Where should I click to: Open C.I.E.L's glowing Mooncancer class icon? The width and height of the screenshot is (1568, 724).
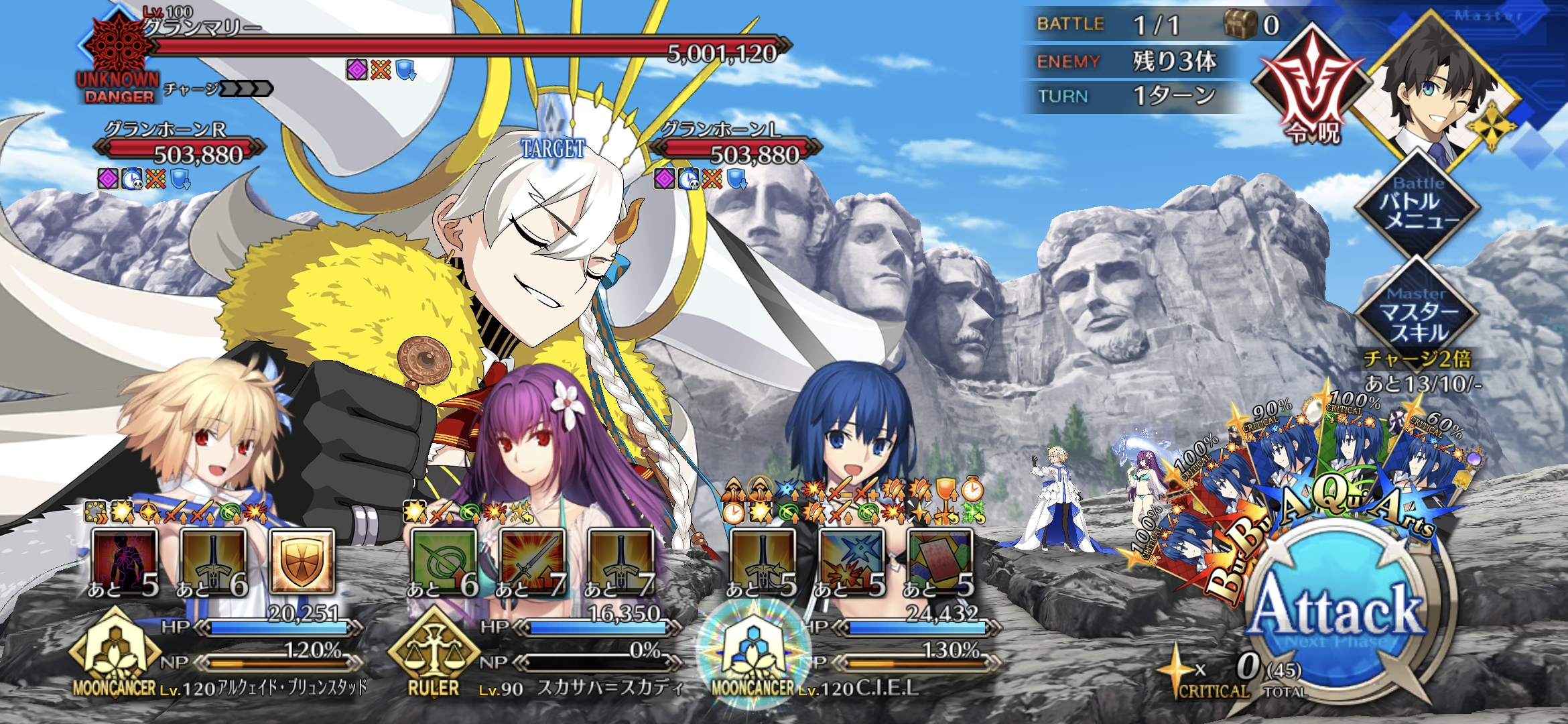(x=753, y=654)
